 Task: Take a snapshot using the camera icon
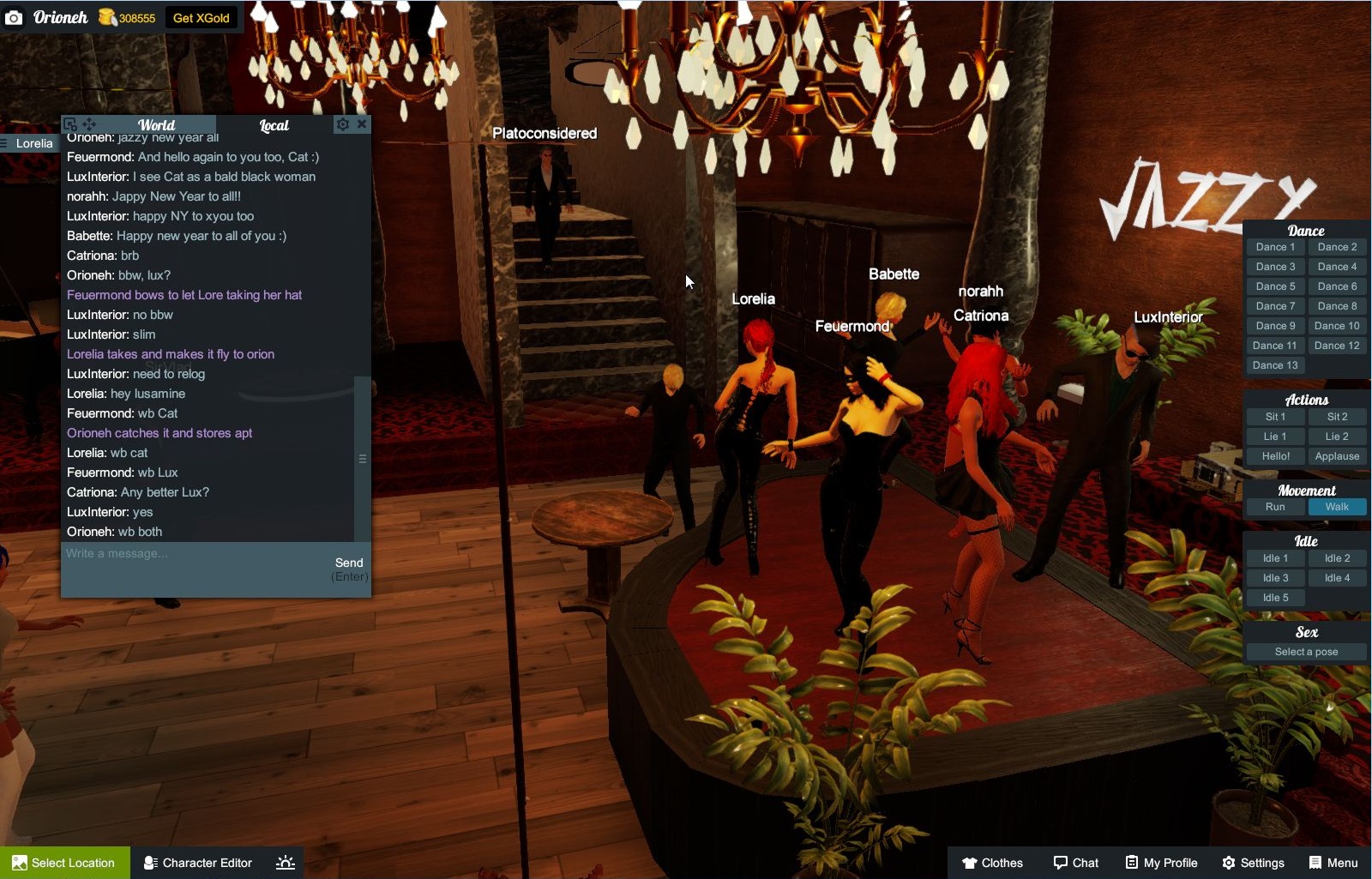15,16
